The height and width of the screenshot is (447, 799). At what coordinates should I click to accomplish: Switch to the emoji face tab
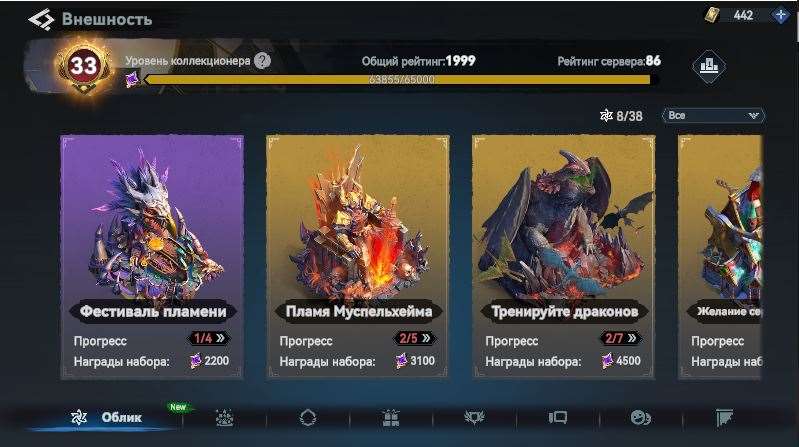[640, 418]
